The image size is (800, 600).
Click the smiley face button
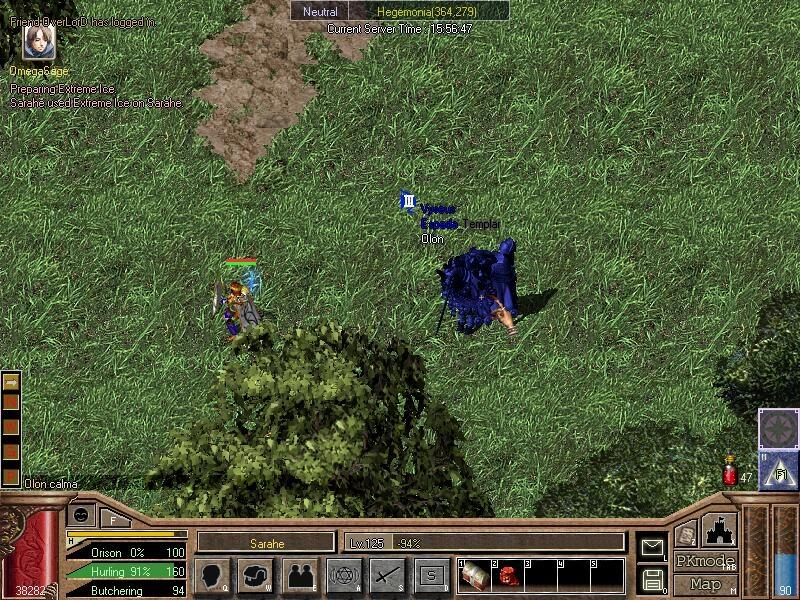click(81, 515)
